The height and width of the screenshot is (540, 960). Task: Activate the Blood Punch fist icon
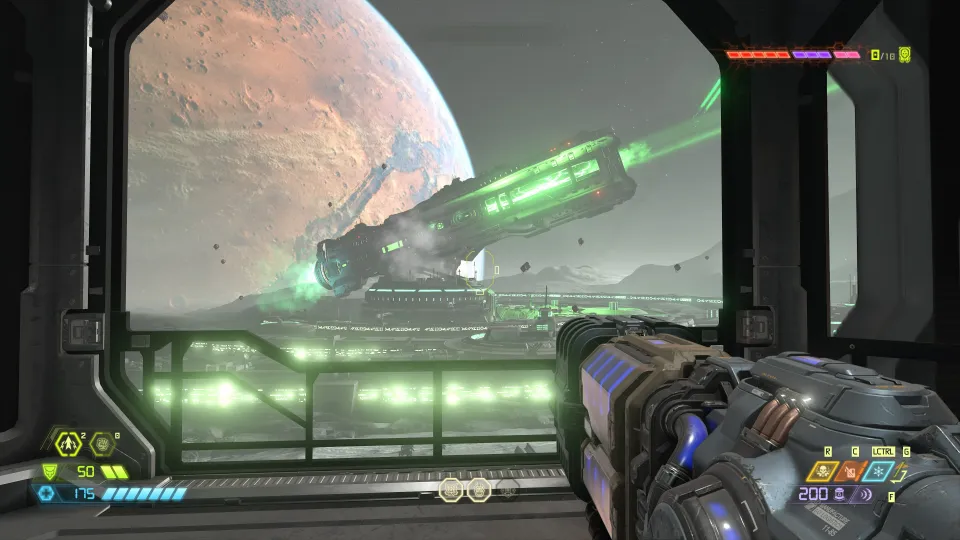click(x=103, y=442)
